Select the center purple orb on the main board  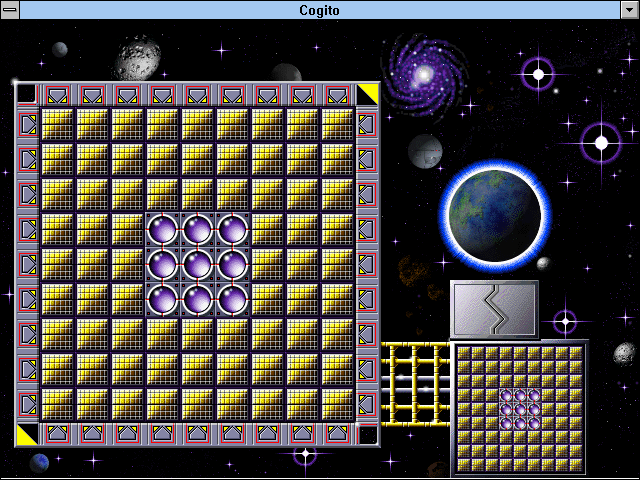(197, 265)
